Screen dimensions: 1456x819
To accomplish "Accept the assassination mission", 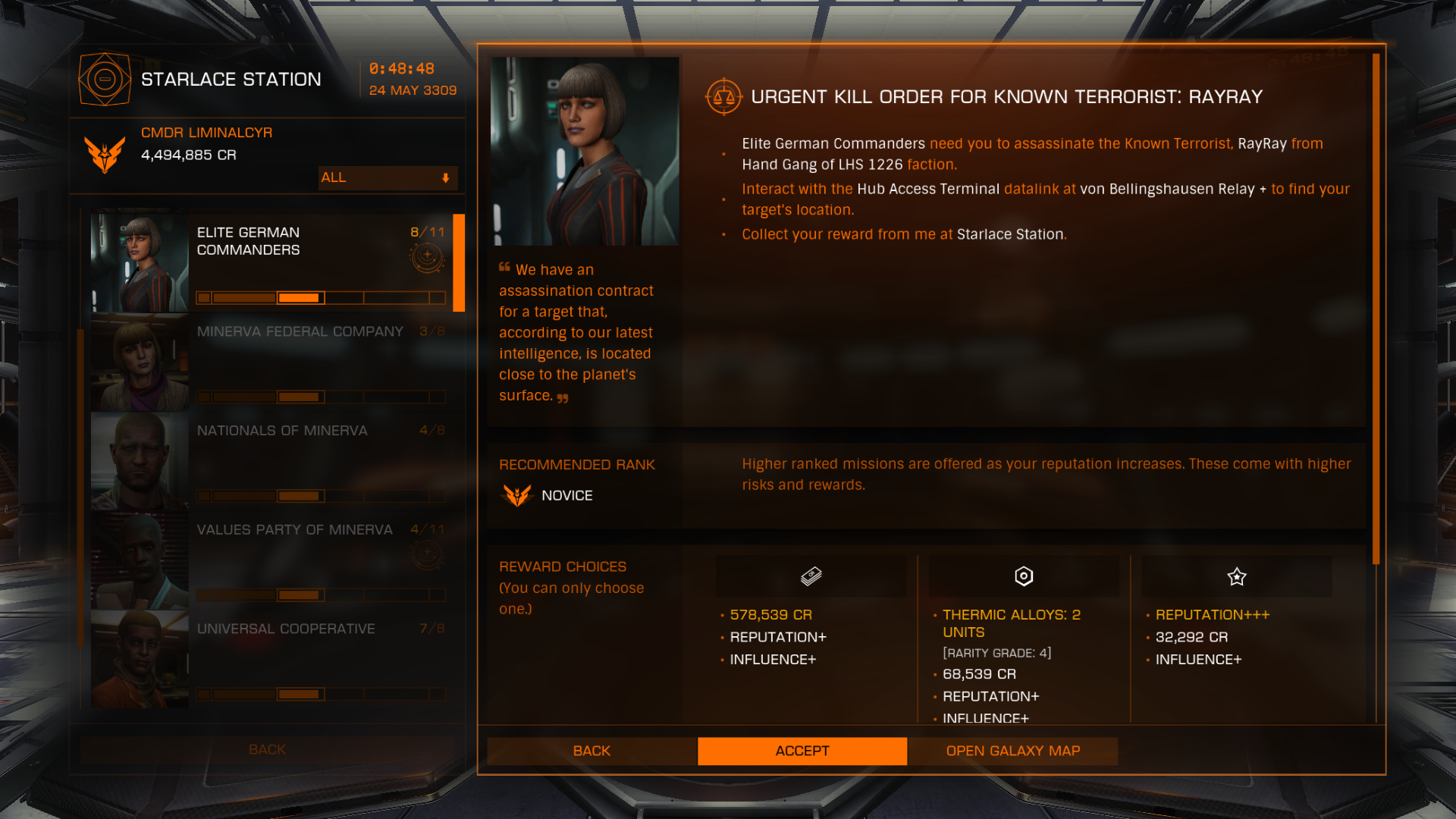I will tap(802, 751).
